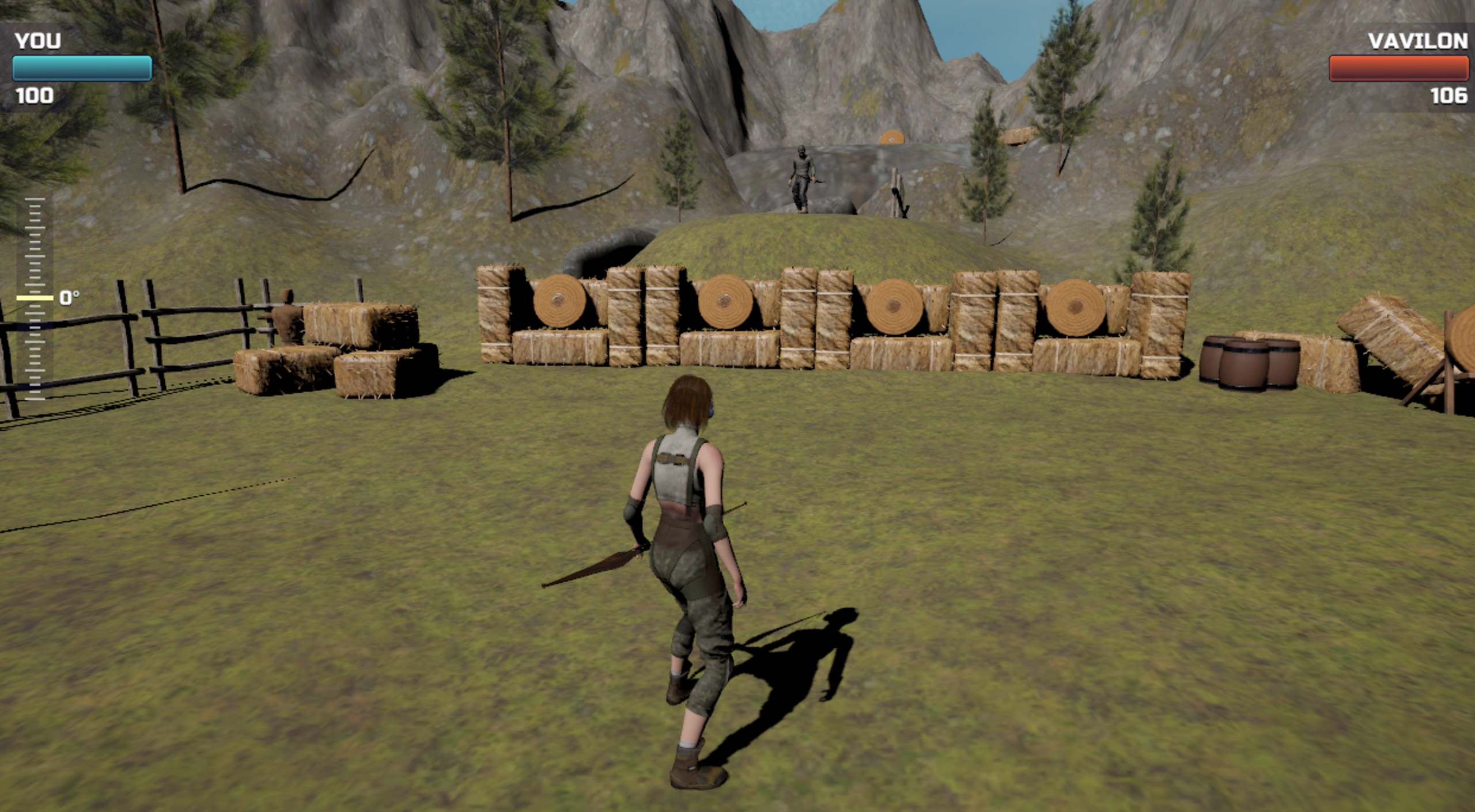
Task: Click the player's score value 100
Action: pos(36,95)
